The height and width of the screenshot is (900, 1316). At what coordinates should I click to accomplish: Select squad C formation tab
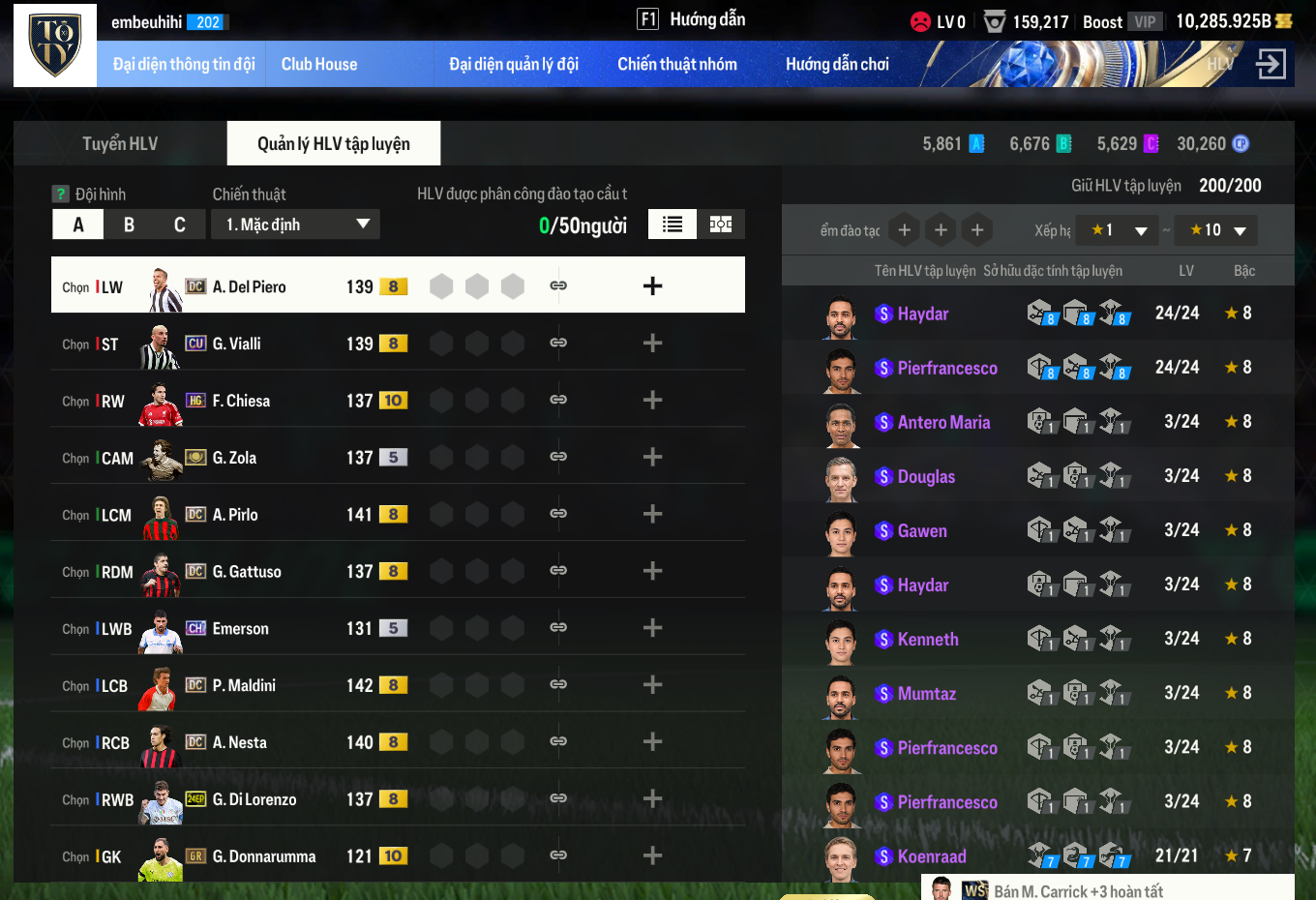pos(179,225)
